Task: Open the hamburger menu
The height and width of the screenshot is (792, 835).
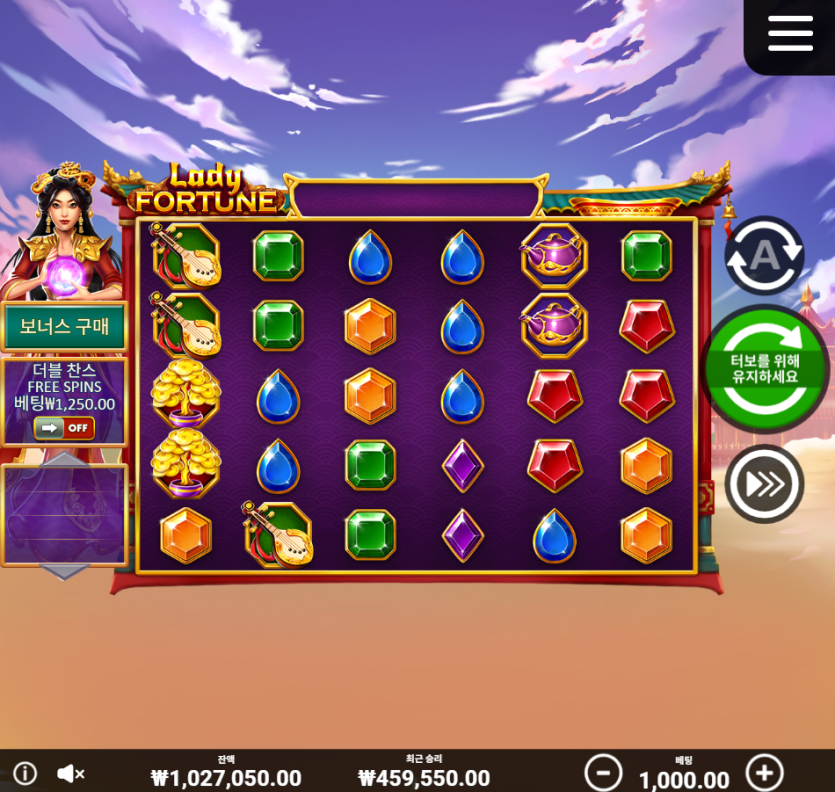Action: point(789,33)
